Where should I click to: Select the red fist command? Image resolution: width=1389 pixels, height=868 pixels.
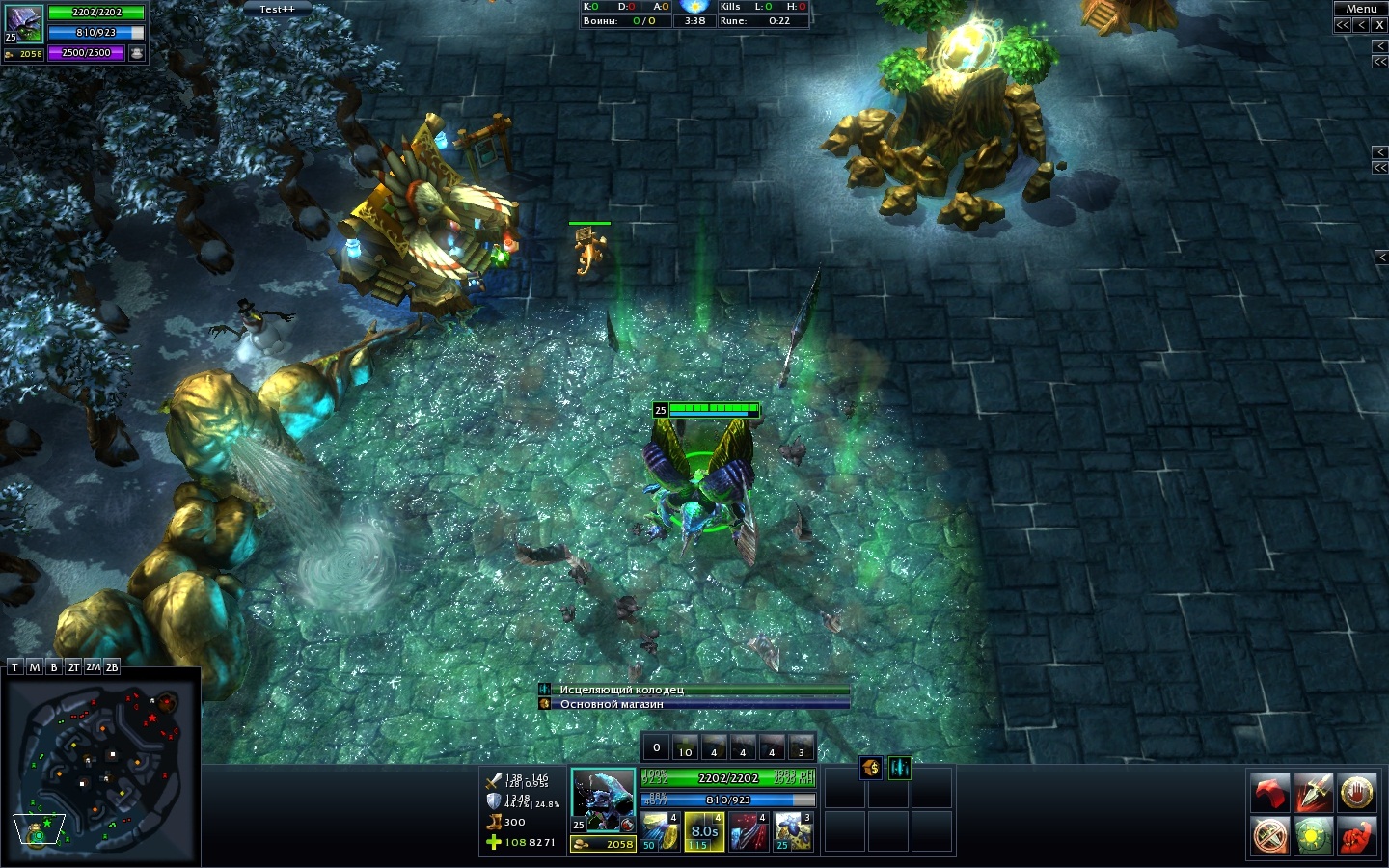[x=1357, y=835]
